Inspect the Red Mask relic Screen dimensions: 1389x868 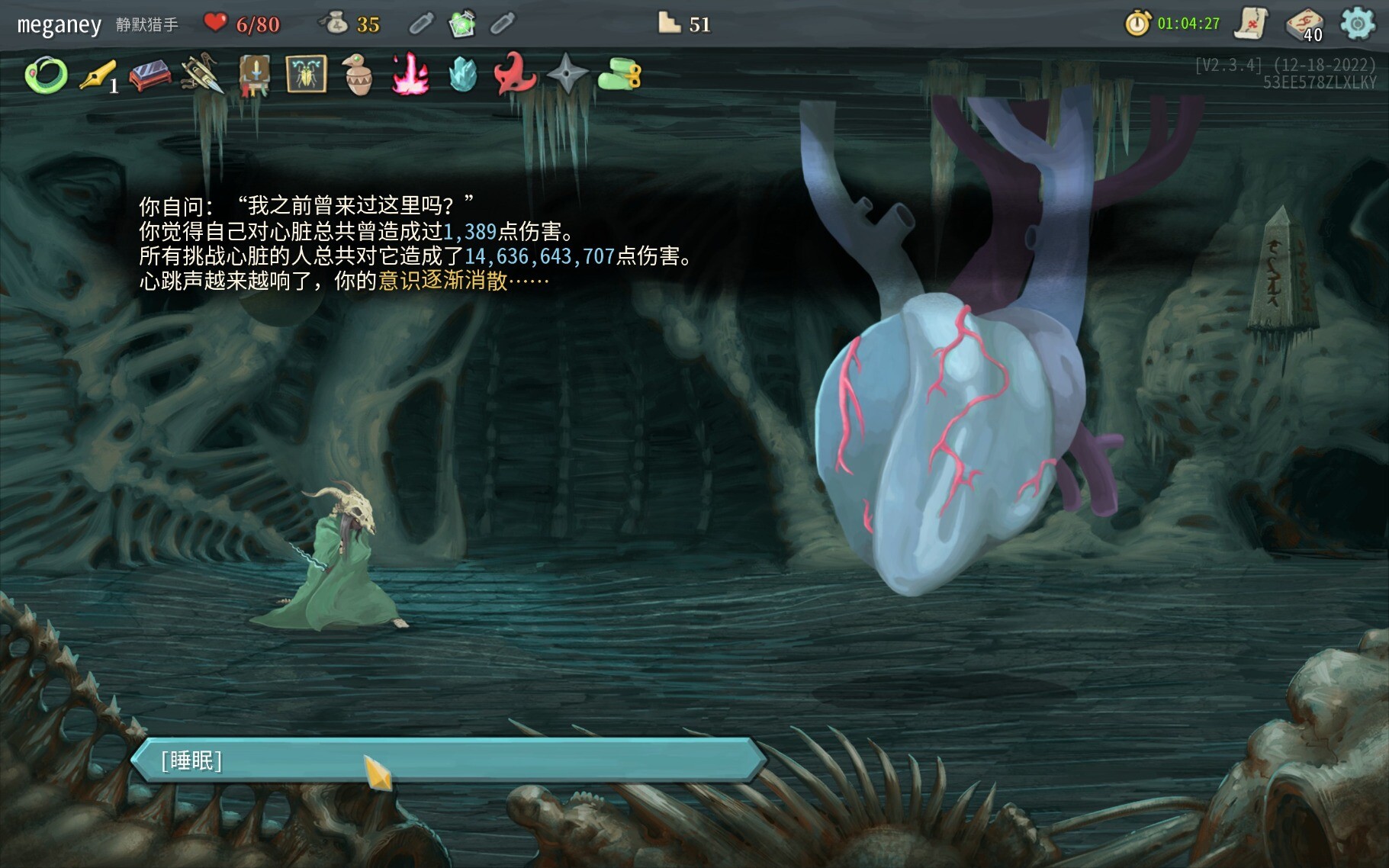[513, 75]
